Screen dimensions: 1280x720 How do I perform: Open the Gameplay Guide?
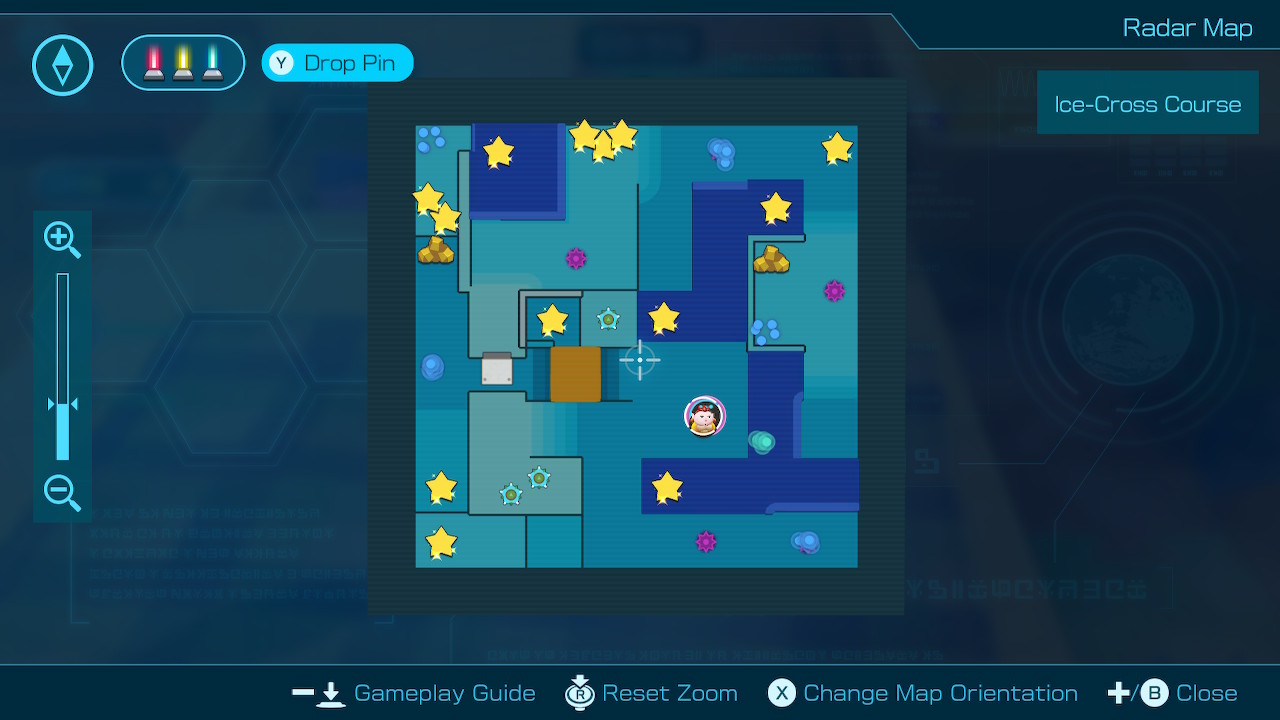coord(414,693)
